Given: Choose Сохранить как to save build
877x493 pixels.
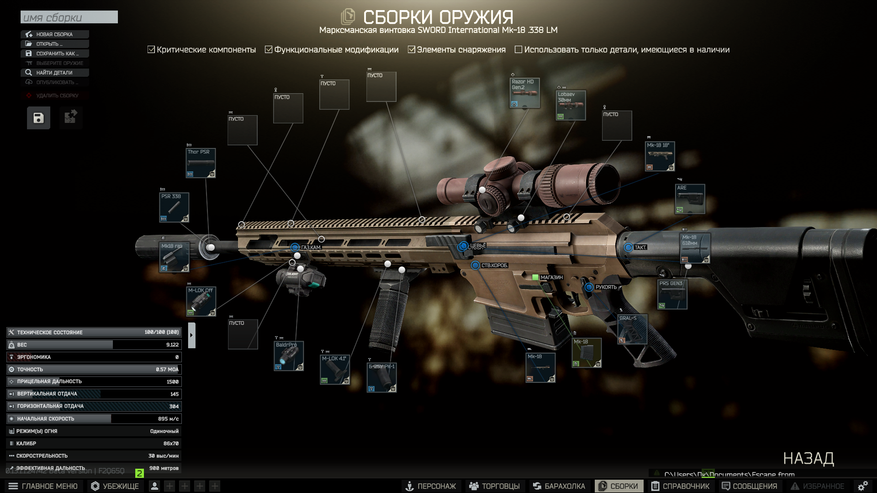Looking at the screenshot, I should (55, 53).
